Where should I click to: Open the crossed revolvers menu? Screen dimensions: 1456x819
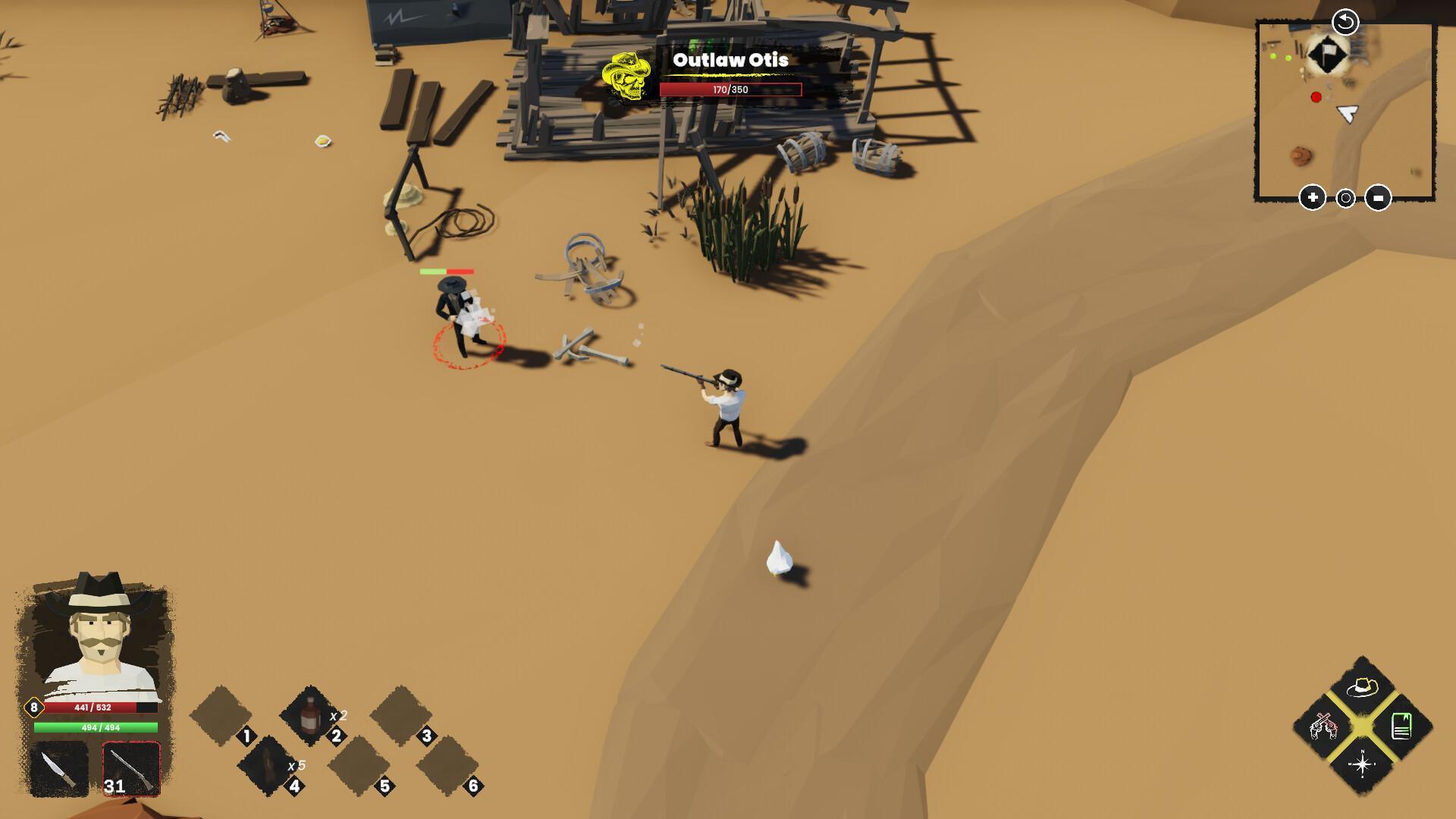(1323, 727)
